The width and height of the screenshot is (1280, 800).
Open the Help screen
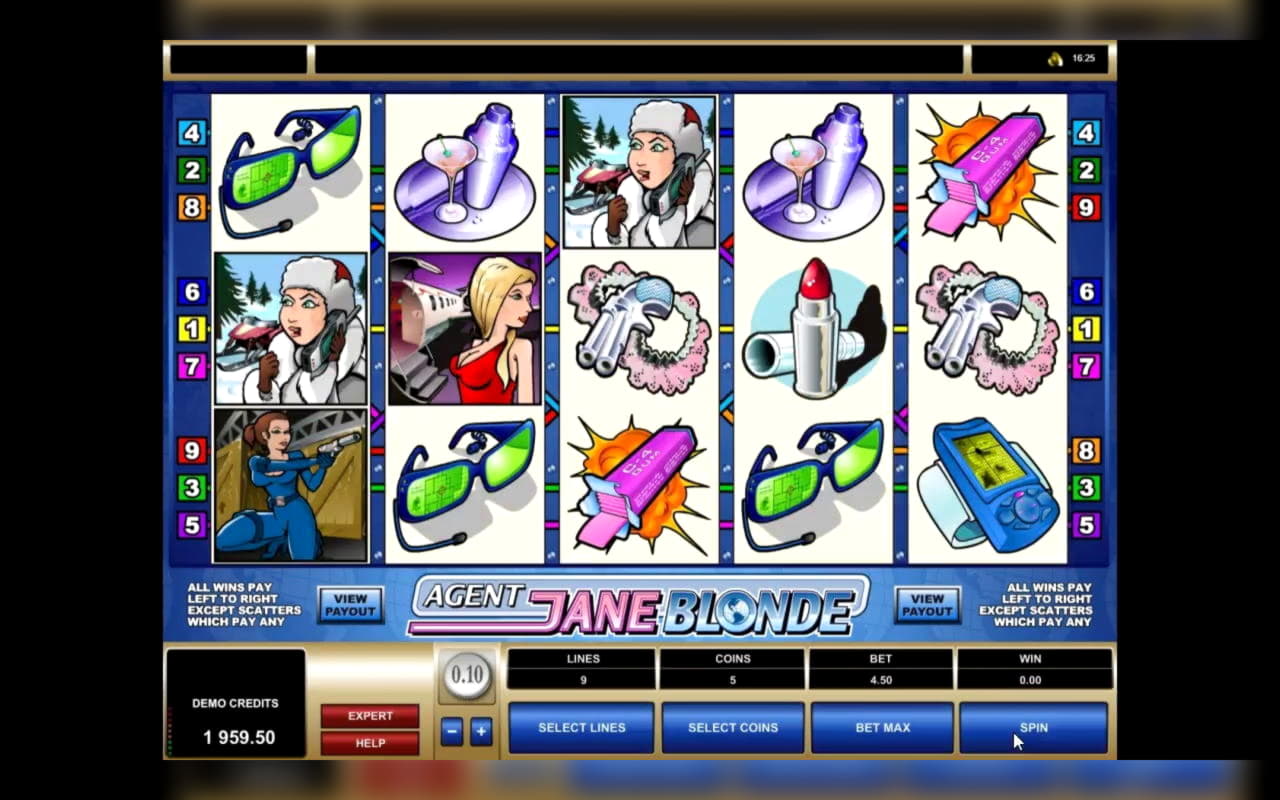click(370, 743)
